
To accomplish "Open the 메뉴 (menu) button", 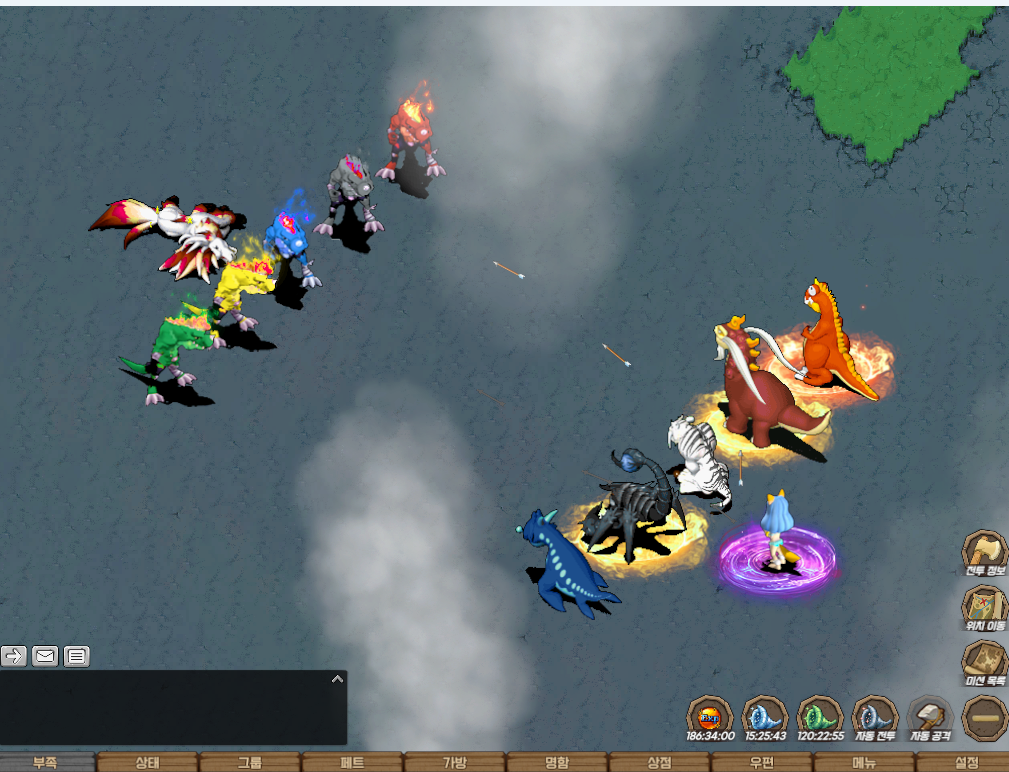I will pyautogui.click(x=863, y=762).
